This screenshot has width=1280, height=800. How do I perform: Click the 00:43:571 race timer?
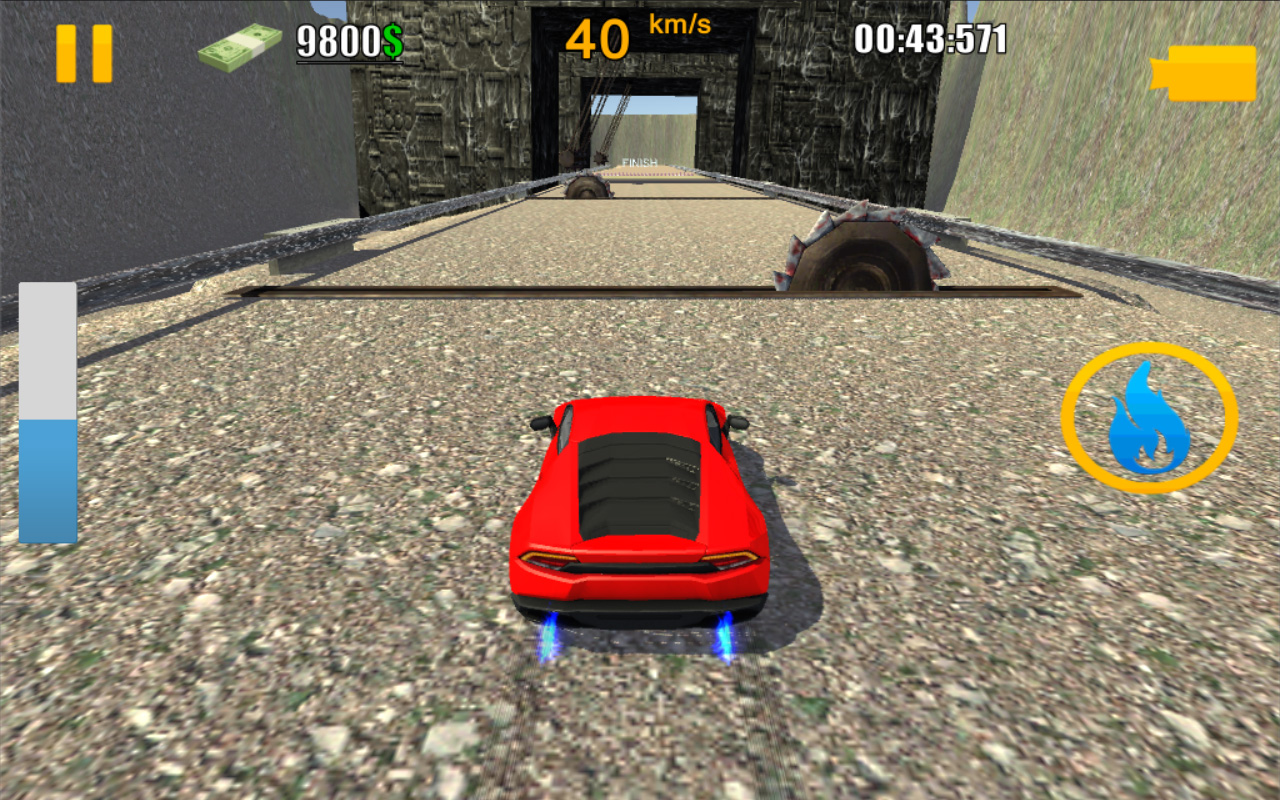coord(928,38)
